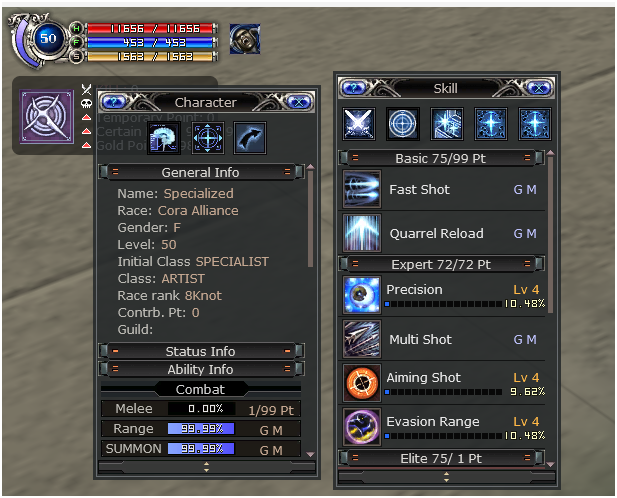Activate the Multi Shot skill

pos(361,339)
